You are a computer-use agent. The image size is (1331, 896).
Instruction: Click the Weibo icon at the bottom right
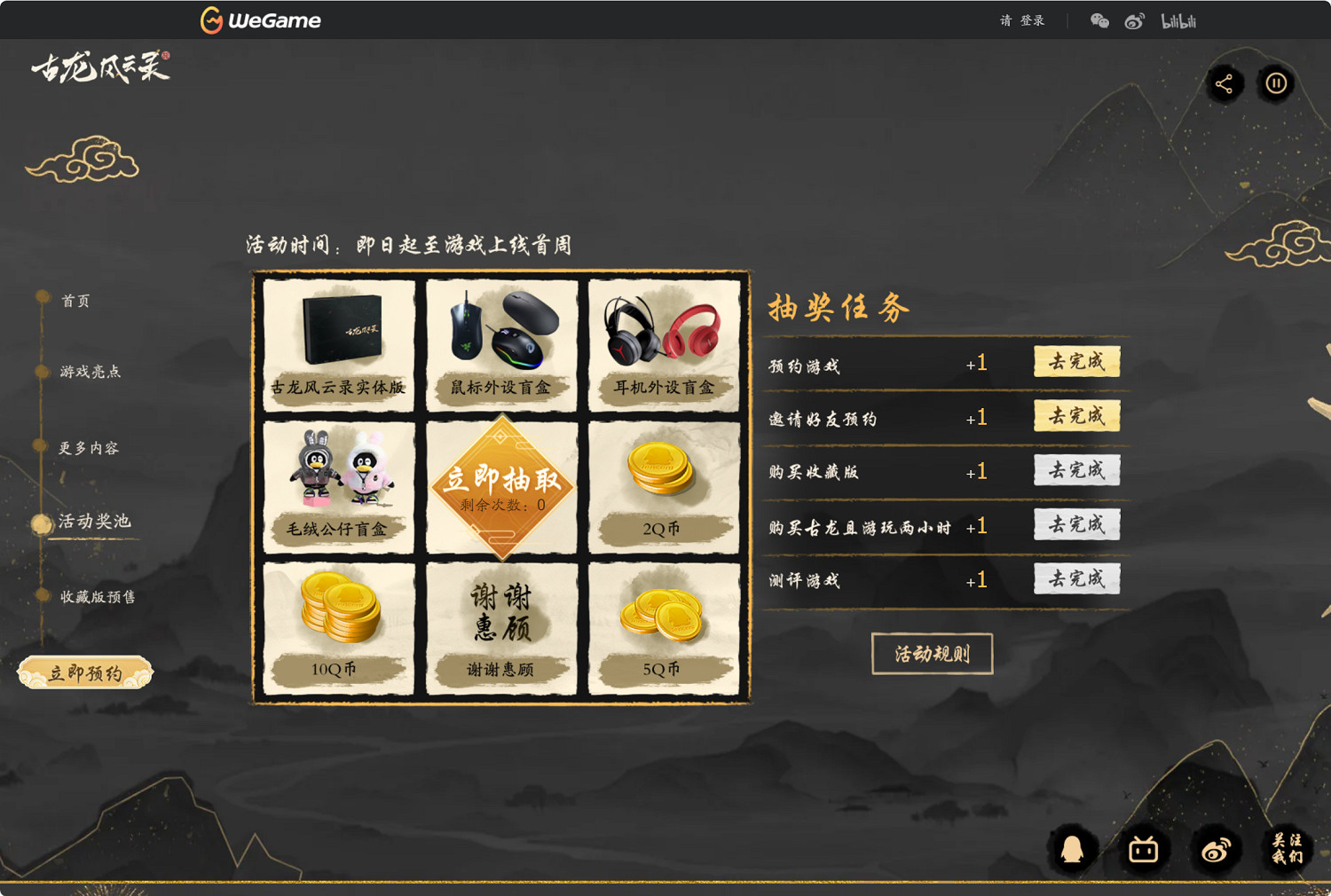(x=1215, y=849)
